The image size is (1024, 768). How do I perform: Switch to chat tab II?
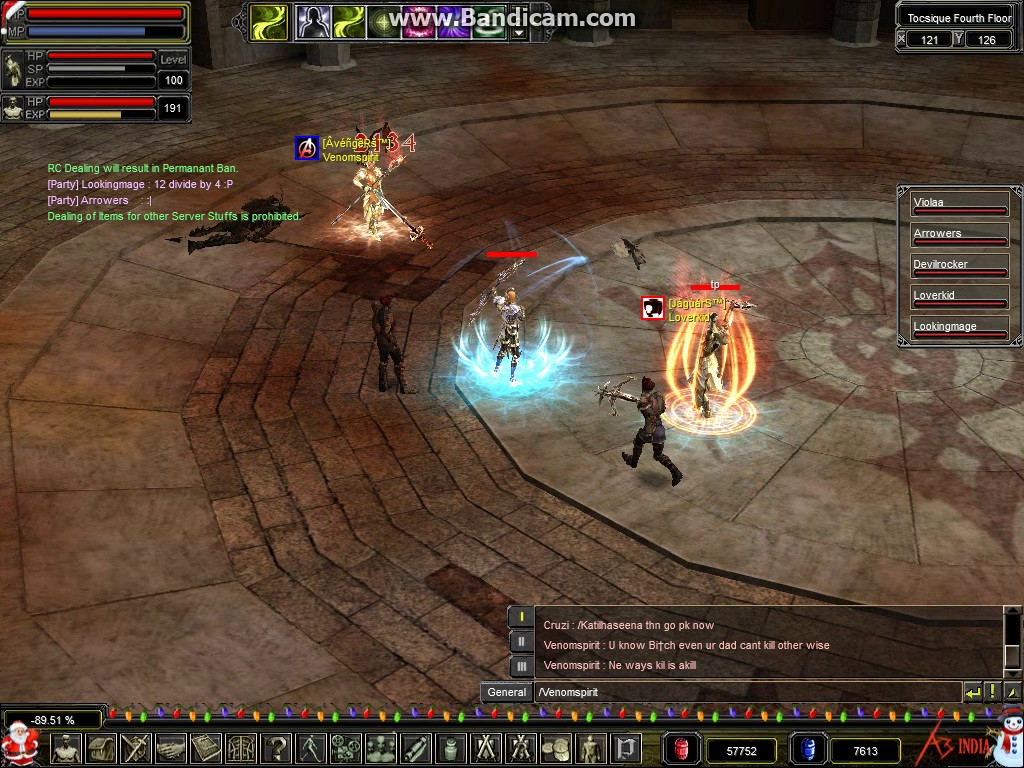click(x=521, y=642)
